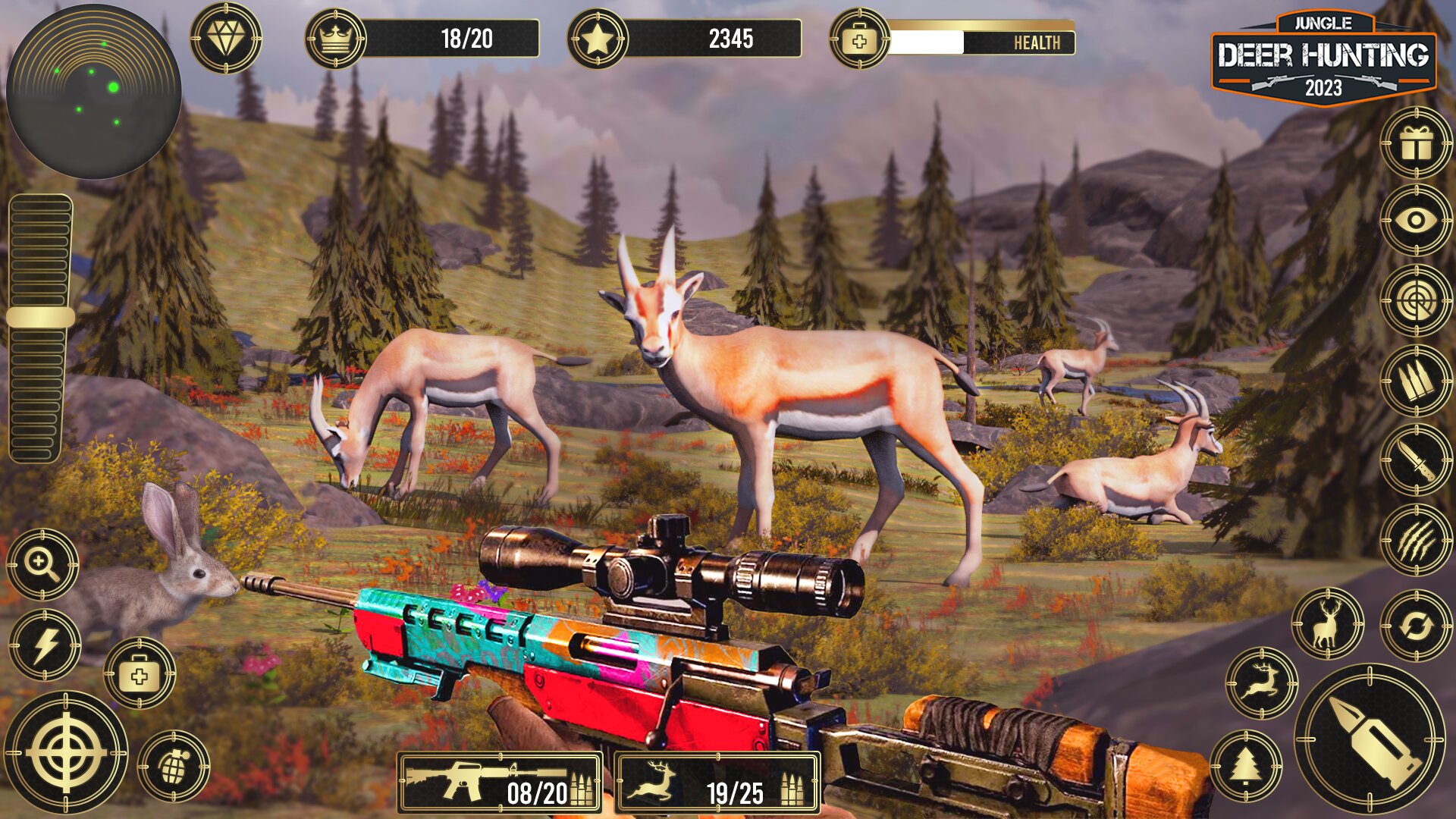Tap the circular arrows reload button
This screenshot has height=819, width=1456.
(x=1415, y=626)
